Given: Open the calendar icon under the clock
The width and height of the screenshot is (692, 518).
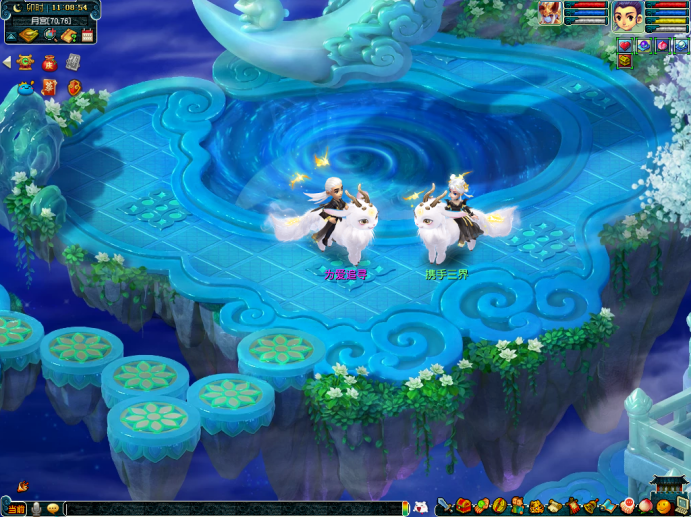Looking at the screenshot, I should tap(87, 36).
